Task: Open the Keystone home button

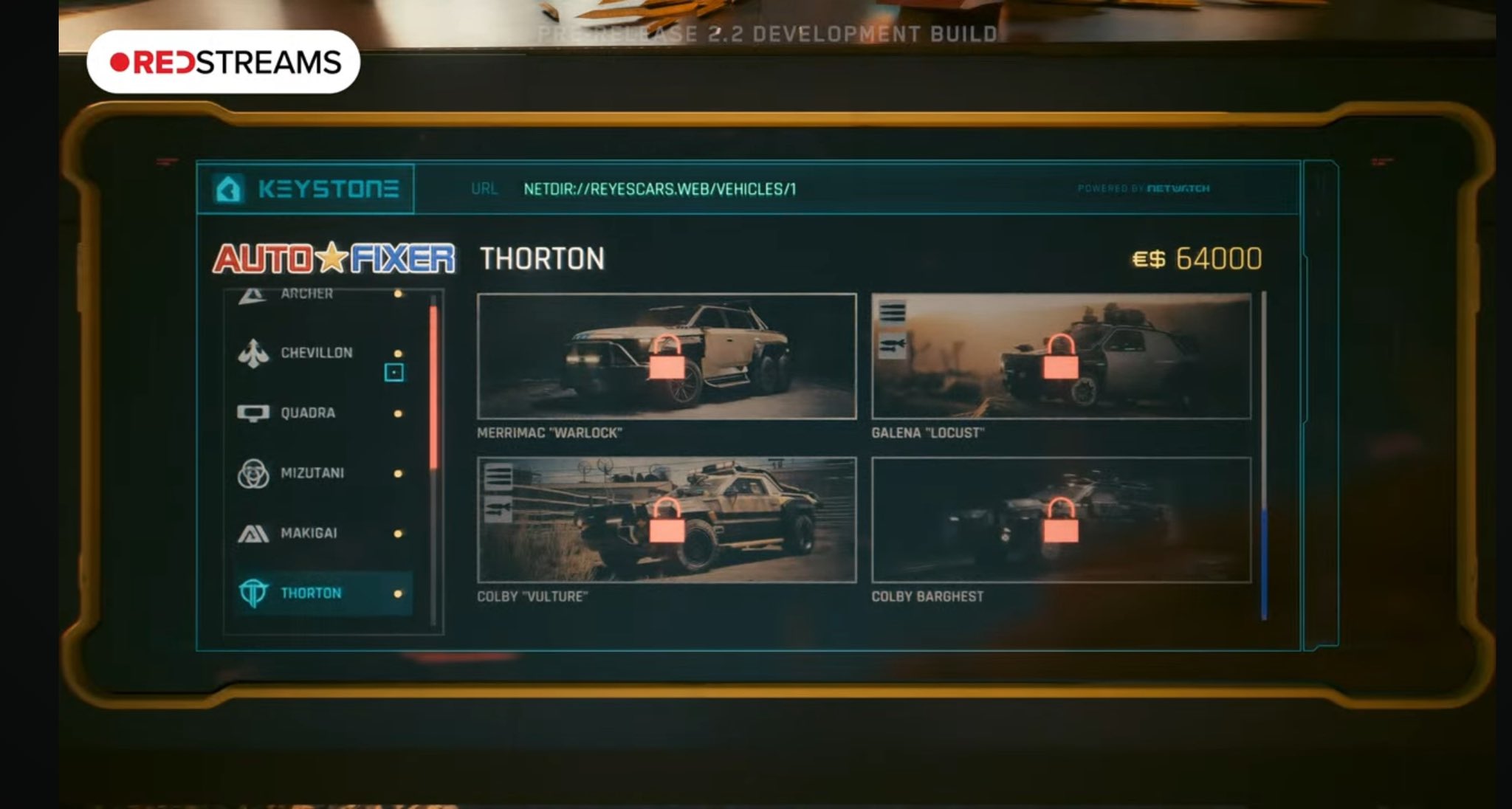Action: [x=228, y=189]
